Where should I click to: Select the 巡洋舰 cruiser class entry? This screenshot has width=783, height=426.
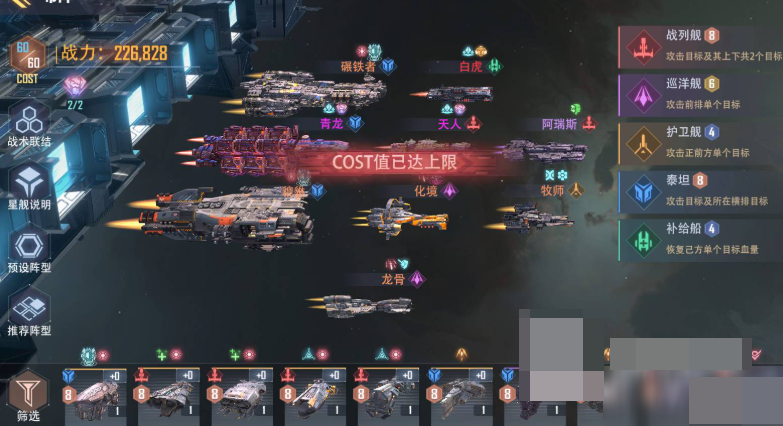coord(700,95)
